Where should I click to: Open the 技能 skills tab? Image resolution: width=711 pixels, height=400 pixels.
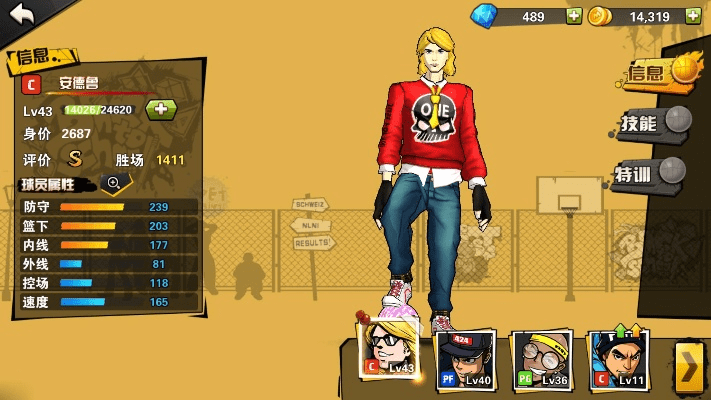pyautogui.click(x=651, y=123)
